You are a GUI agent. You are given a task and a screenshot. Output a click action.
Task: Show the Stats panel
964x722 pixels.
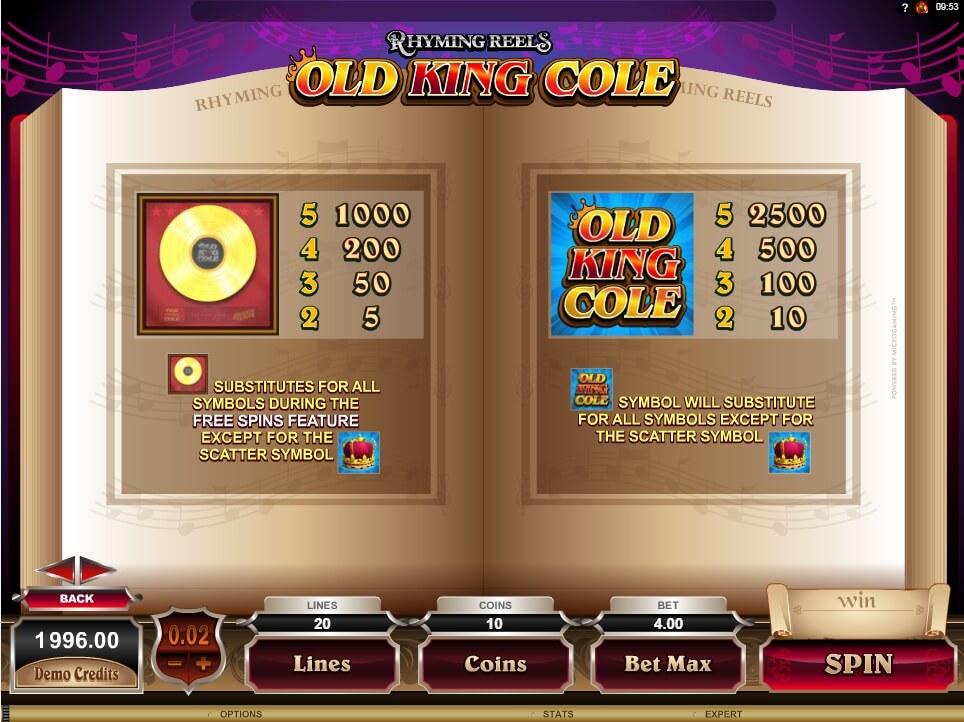[x=558, y=714]
